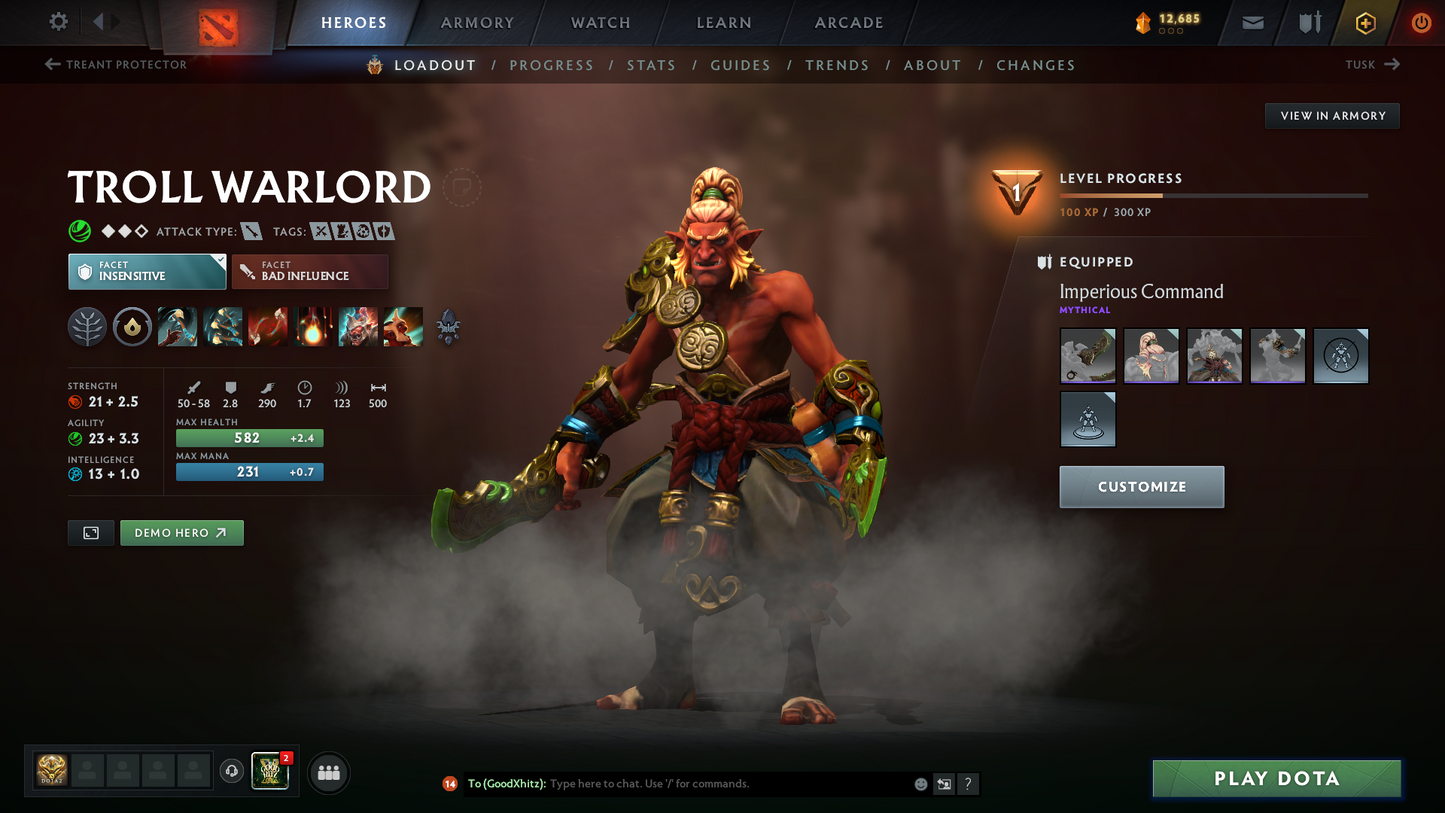Choose the Insensitive facet
The image size is (1445, 813).
click(147, 271)
